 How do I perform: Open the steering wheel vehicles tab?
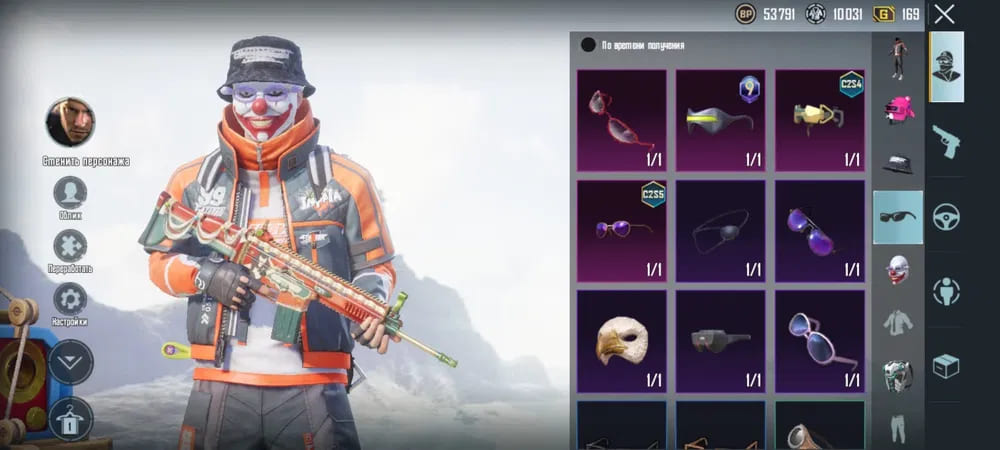pos(946,216)
